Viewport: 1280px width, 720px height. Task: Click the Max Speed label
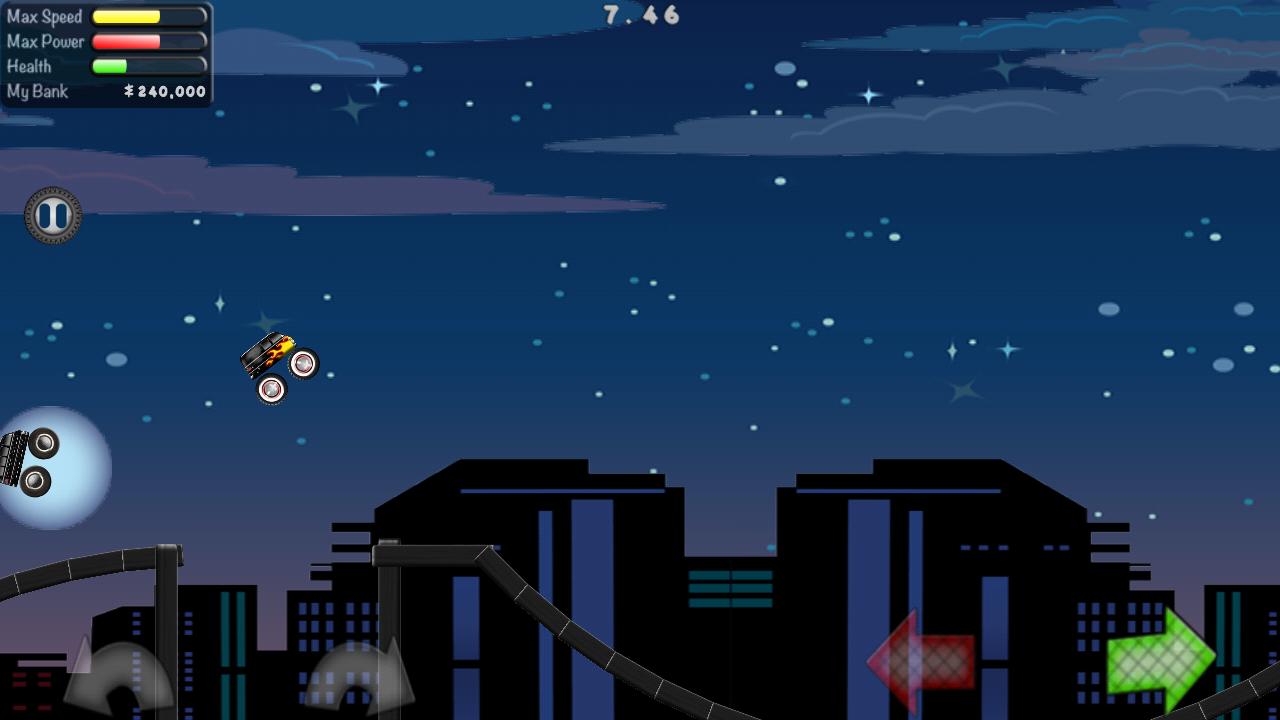tap(44, 16)
